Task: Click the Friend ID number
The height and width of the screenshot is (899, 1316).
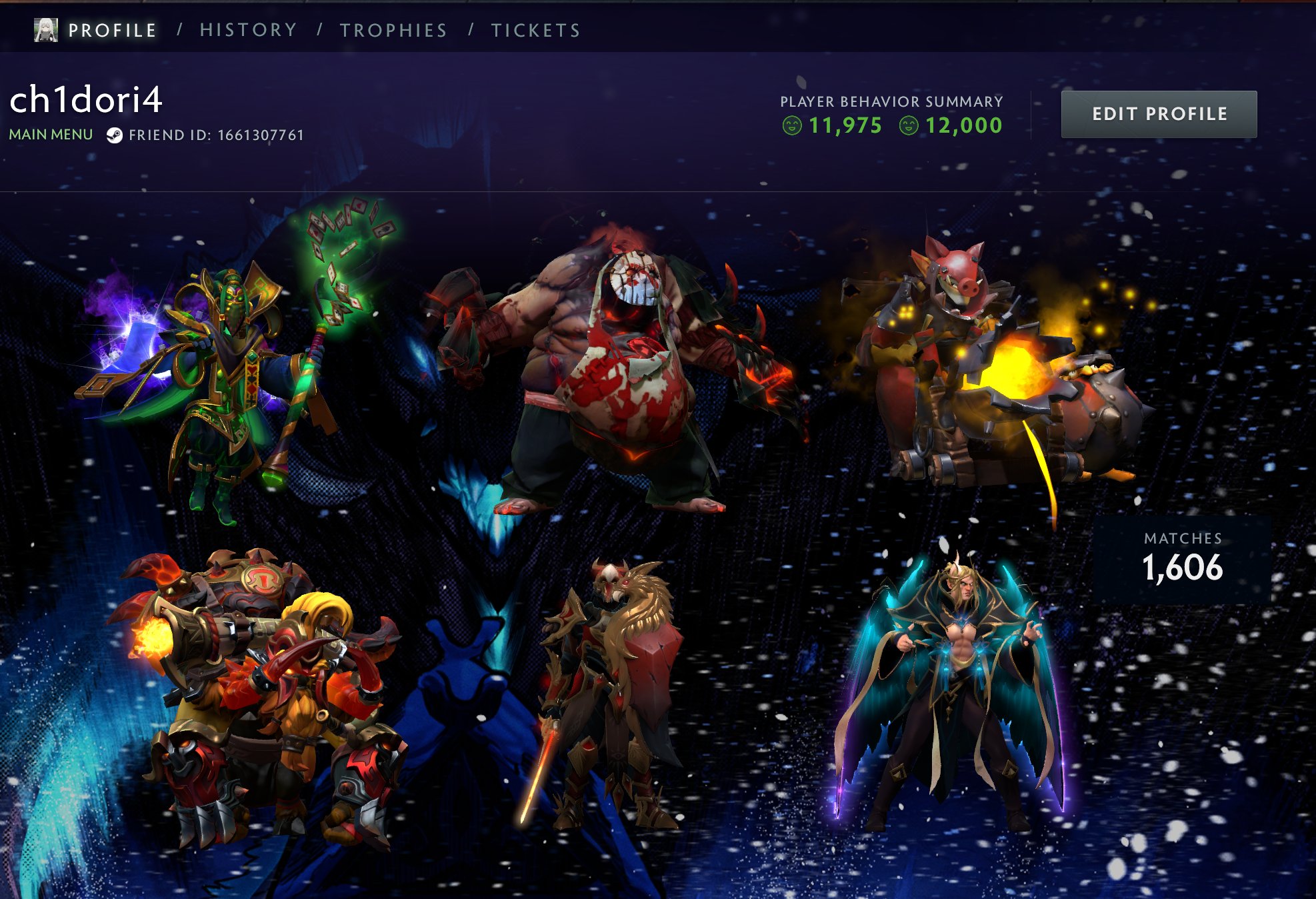Action: coord(260,135)
